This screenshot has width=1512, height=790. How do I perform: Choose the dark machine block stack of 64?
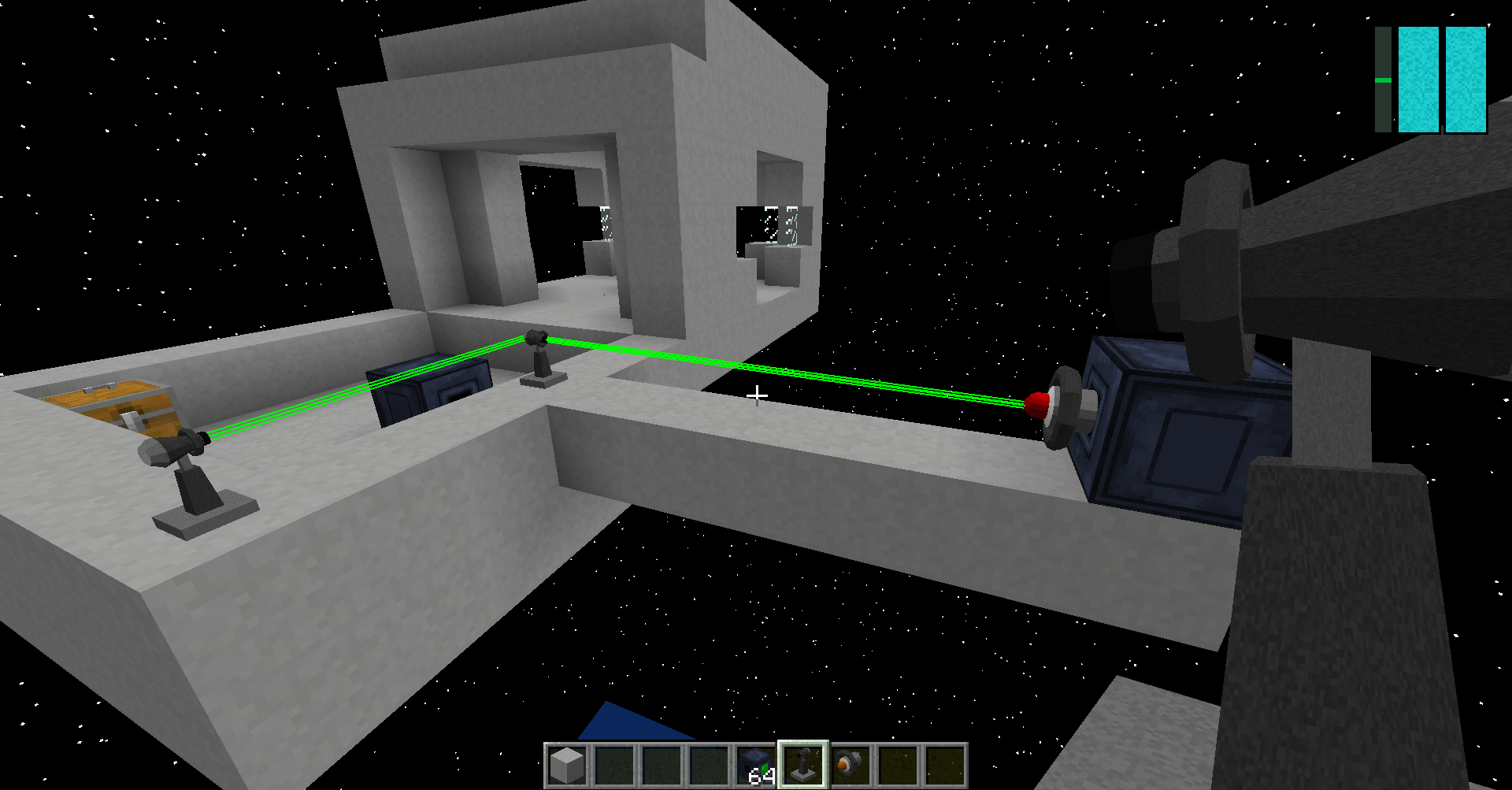[x=756, y=765]
